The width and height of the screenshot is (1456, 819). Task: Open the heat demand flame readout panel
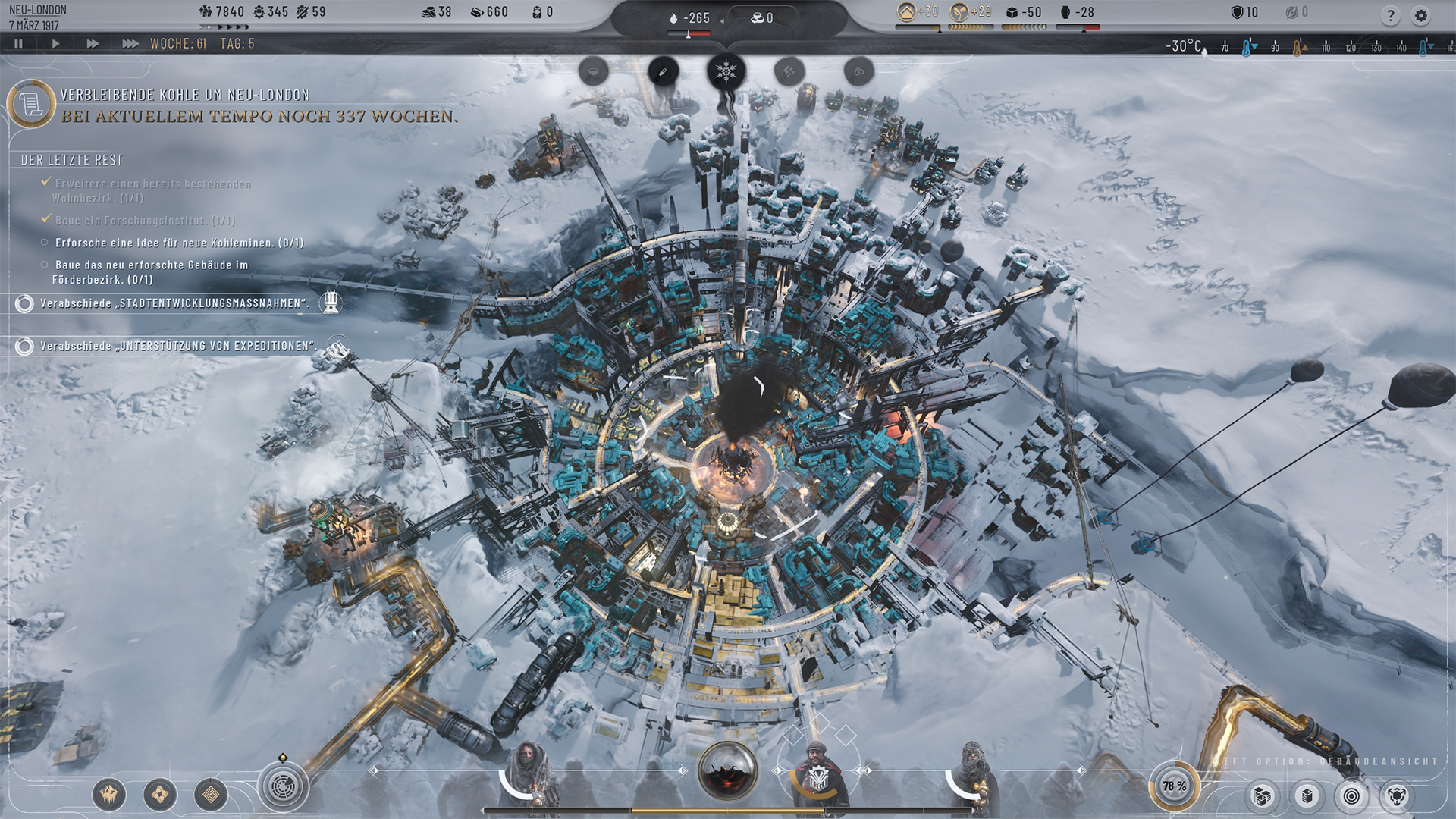[690, 18]
